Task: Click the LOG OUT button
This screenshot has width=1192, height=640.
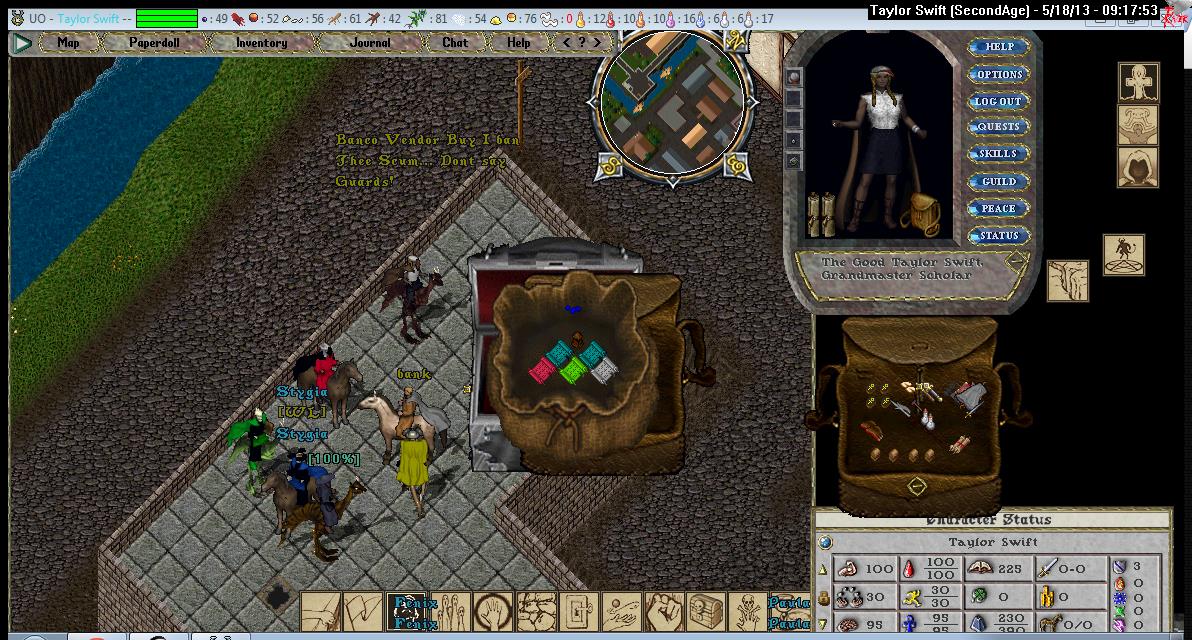Action: coord(998,101)
